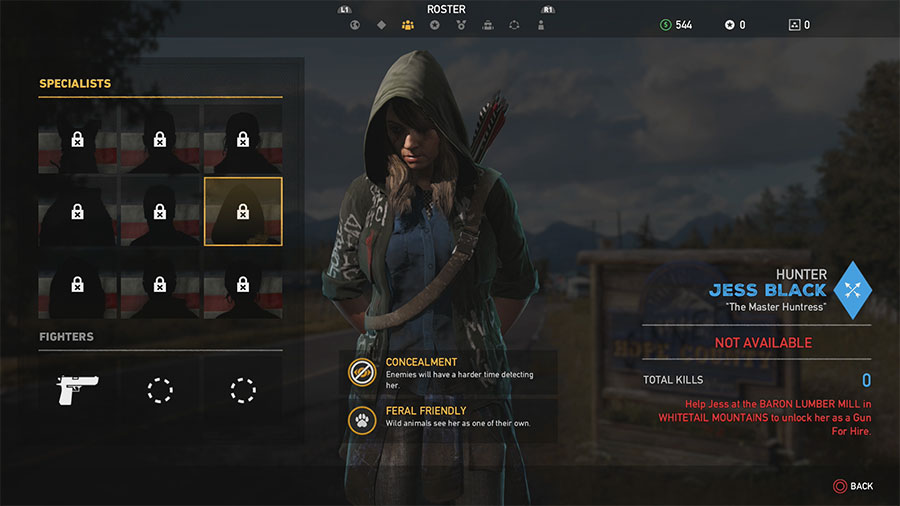Screen dimensions: 900x506
Task: Switch to the star badge tab
Action: (434, 25)
